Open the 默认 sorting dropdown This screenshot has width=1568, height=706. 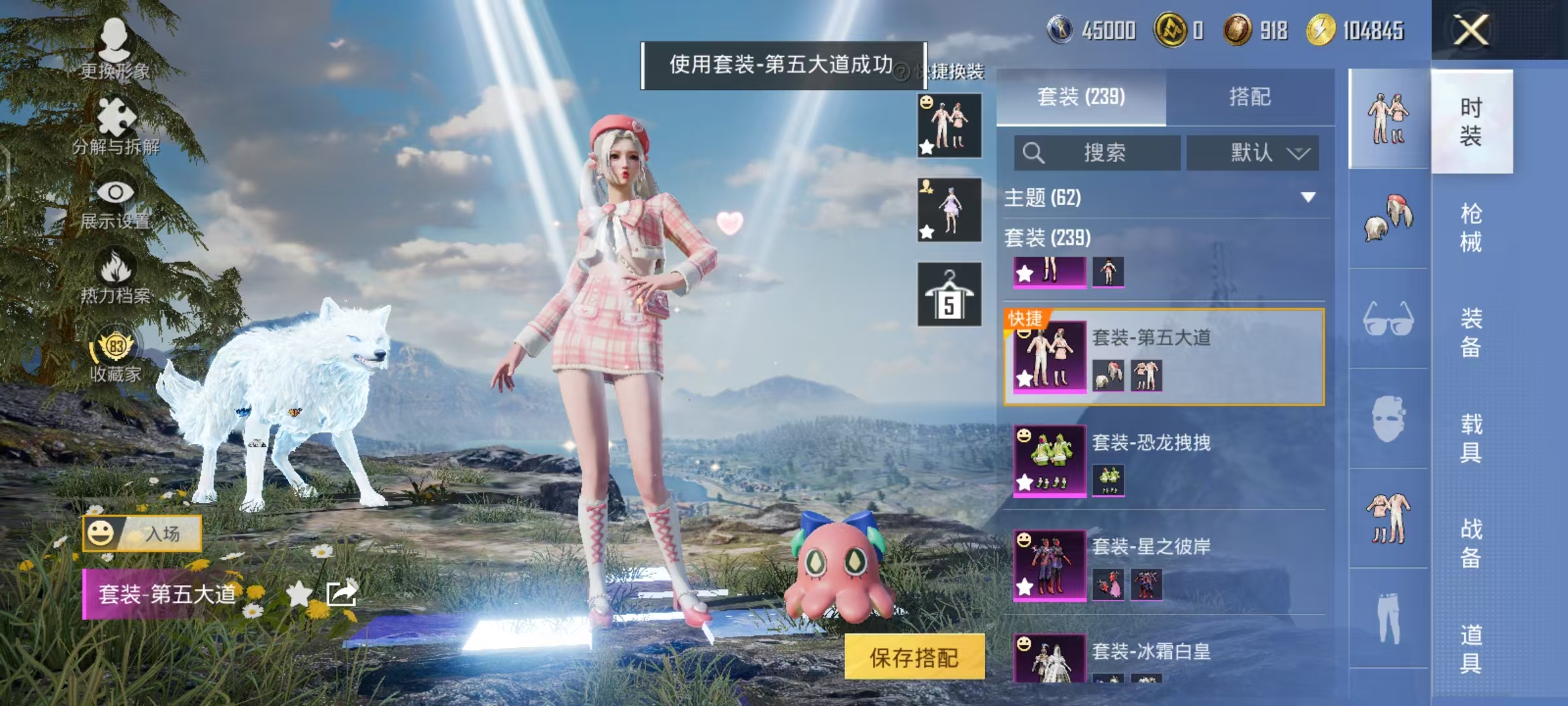click(1252, 152)
